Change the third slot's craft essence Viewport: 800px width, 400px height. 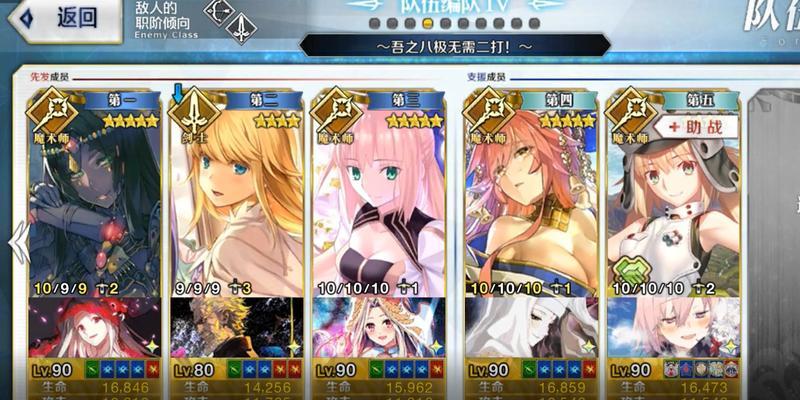378,326
